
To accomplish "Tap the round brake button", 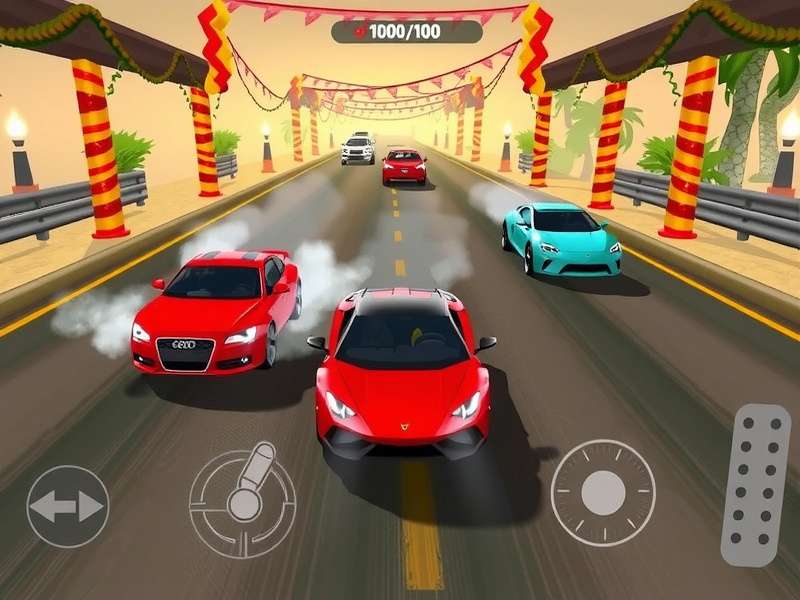I will tap(603, 493).
